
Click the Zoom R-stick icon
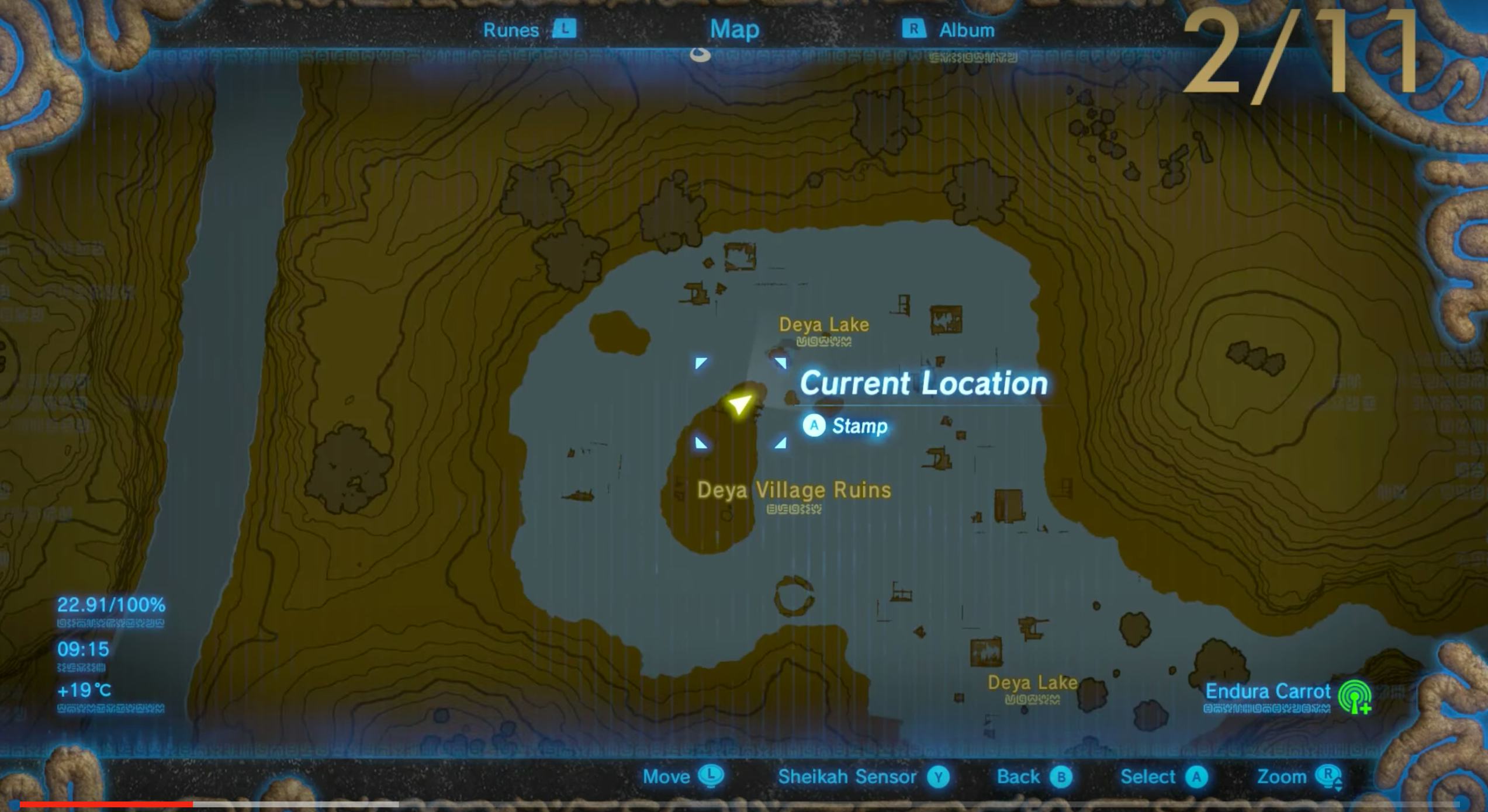[x=1352, y=776]
